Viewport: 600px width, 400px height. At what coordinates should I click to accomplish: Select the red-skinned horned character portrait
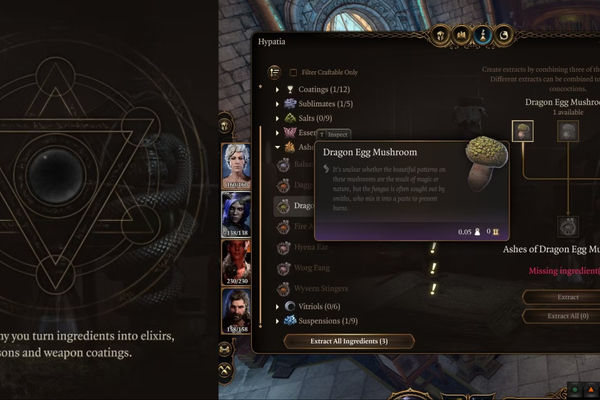tap(236, 262)
